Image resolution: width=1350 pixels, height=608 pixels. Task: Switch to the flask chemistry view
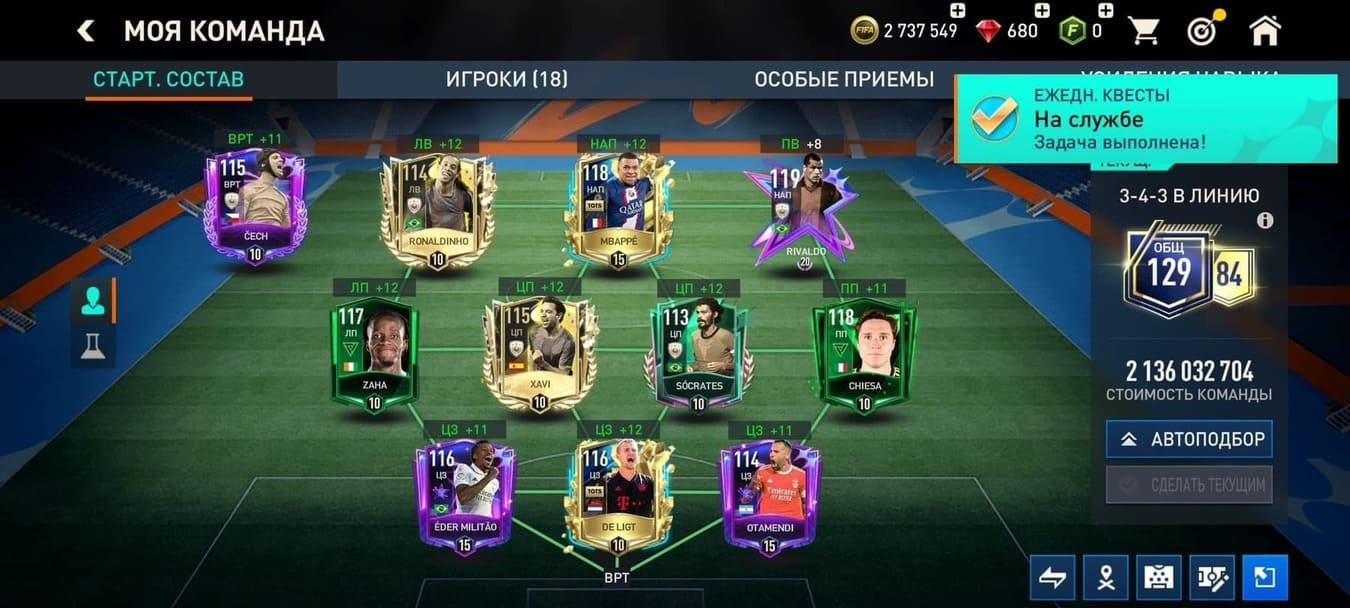pyautogui.click(x=93, y=345)
